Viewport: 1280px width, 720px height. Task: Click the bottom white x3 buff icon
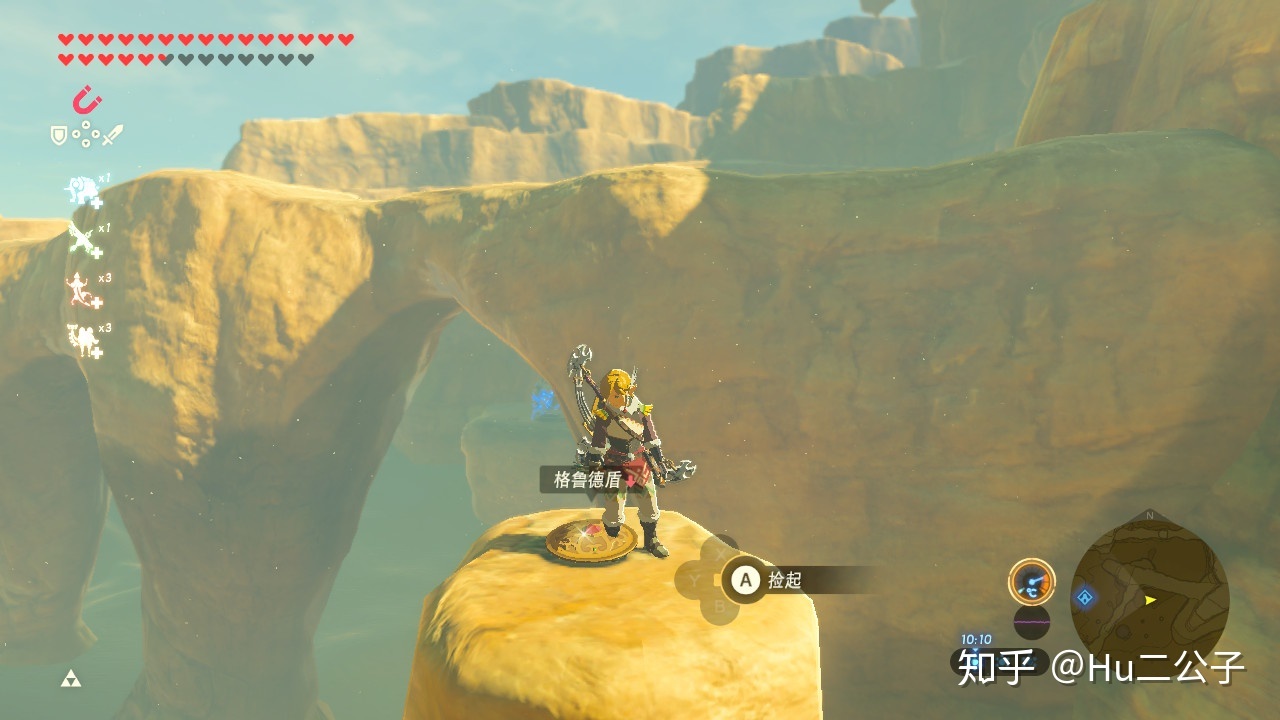coord(82,339)
